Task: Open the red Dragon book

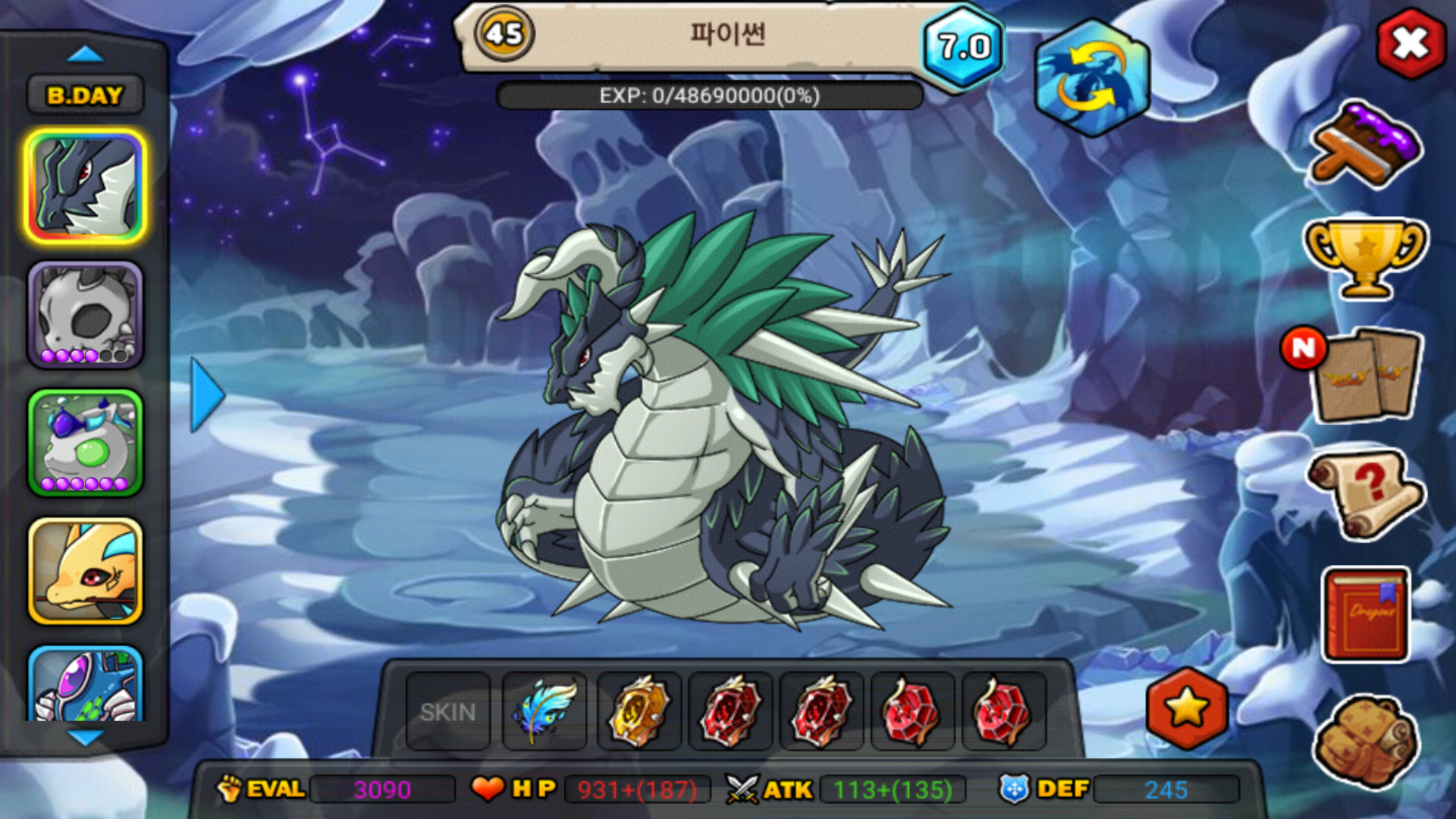Action: tap(1367, 614)
